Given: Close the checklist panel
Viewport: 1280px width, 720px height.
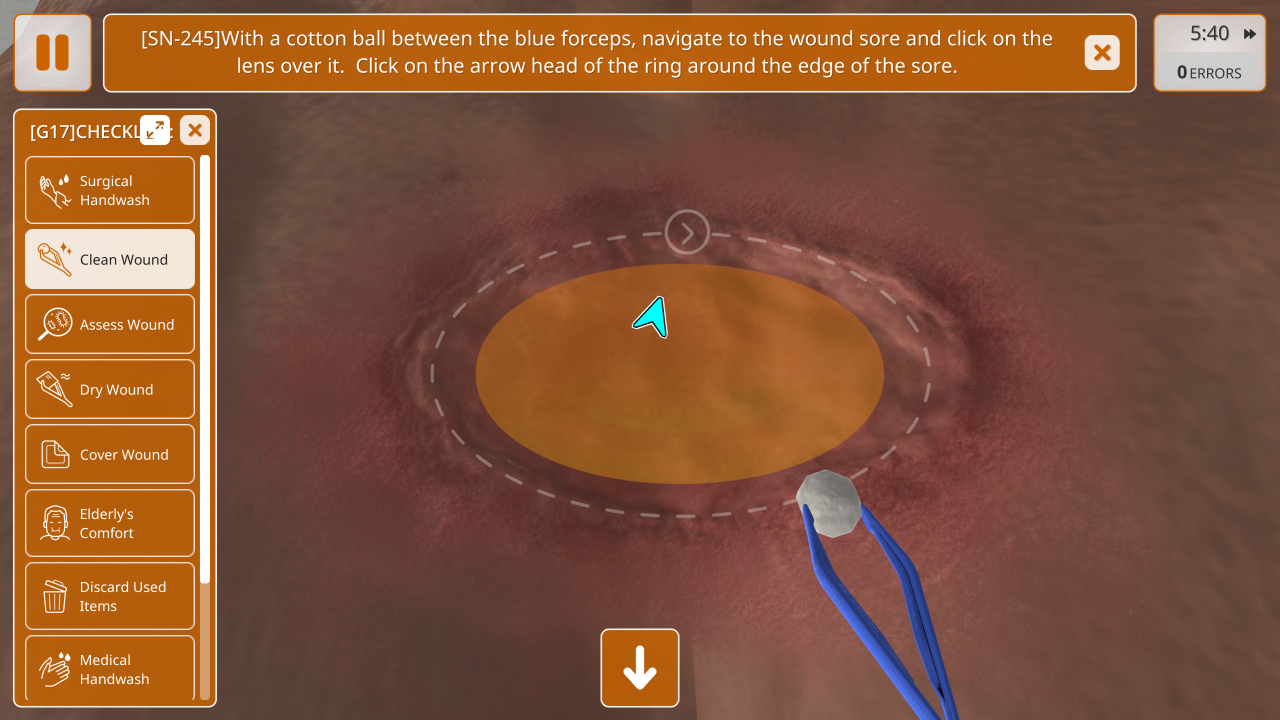Looking at the screenshot, I should point(195,130).
